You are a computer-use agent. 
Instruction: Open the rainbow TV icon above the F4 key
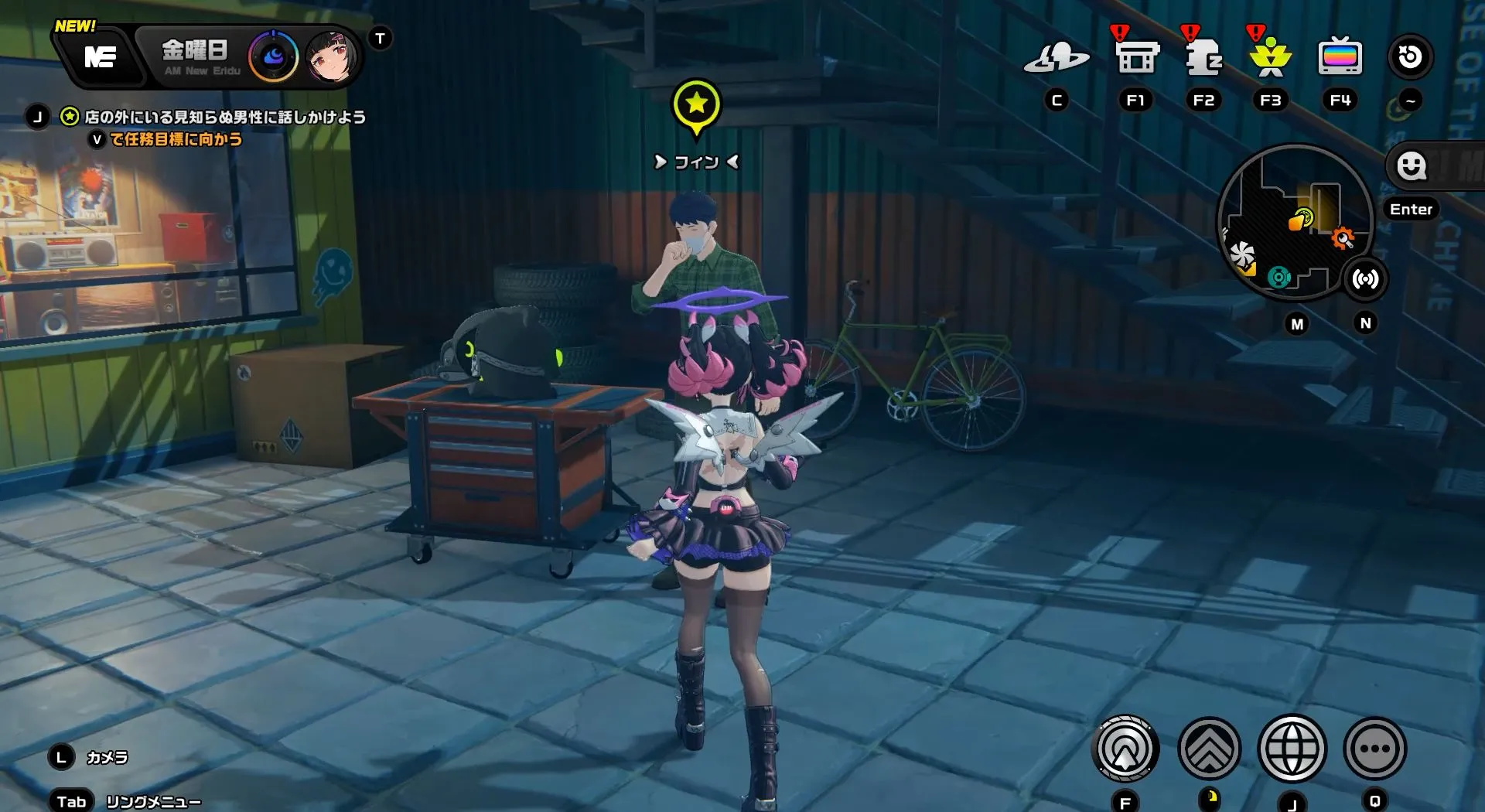(x=1340, y=56)
